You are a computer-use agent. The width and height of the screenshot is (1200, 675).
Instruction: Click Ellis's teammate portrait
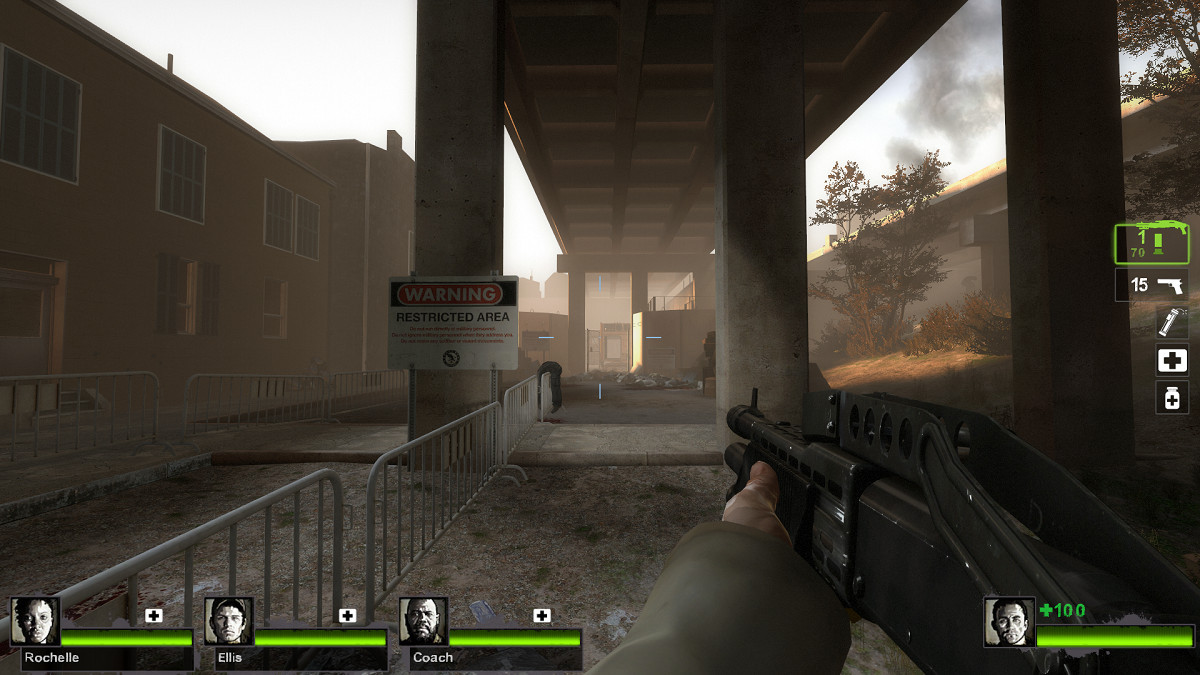[229, 621]
